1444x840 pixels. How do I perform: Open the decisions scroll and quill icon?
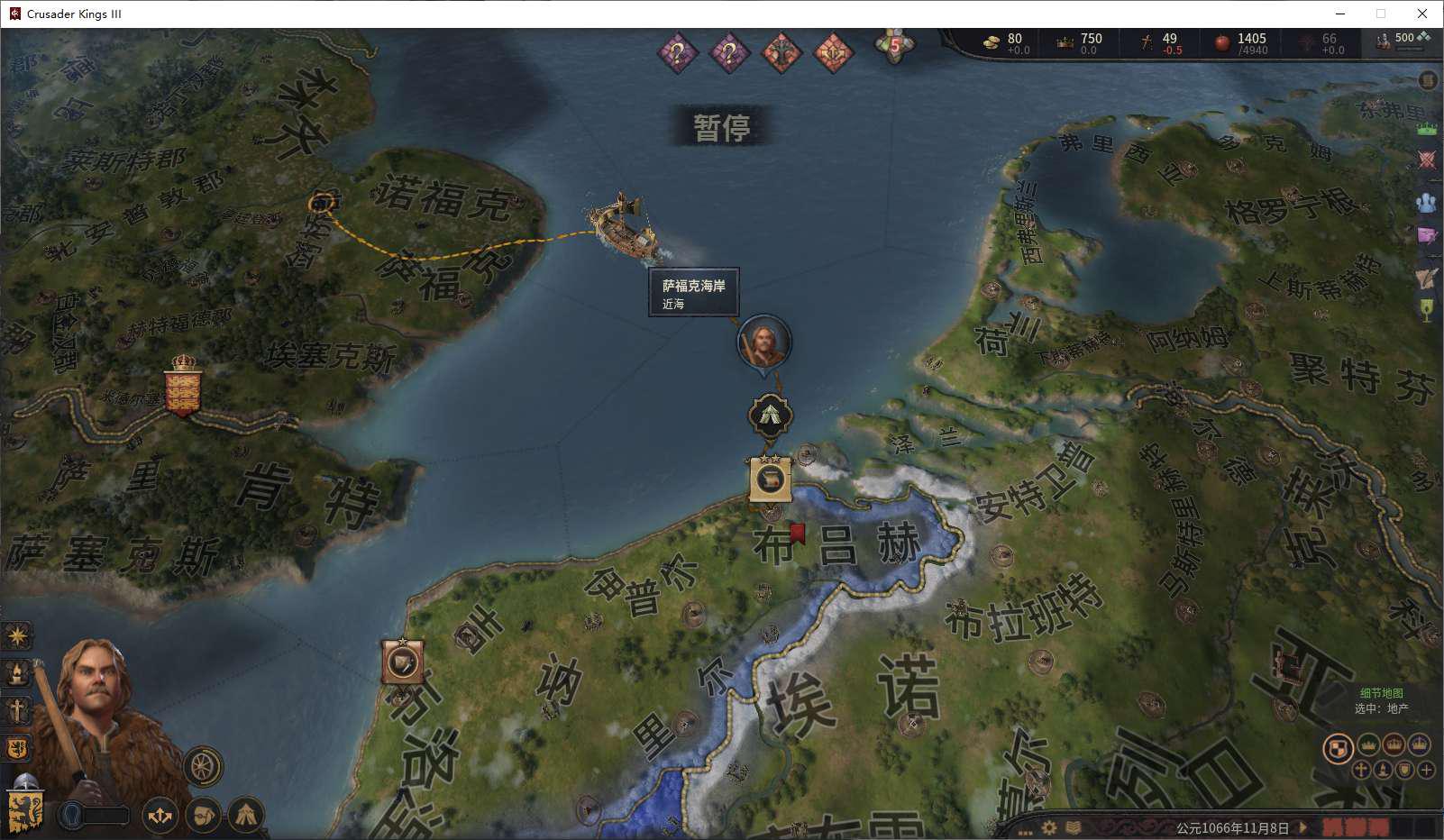pyautogui.click(x=1426, y=277)
